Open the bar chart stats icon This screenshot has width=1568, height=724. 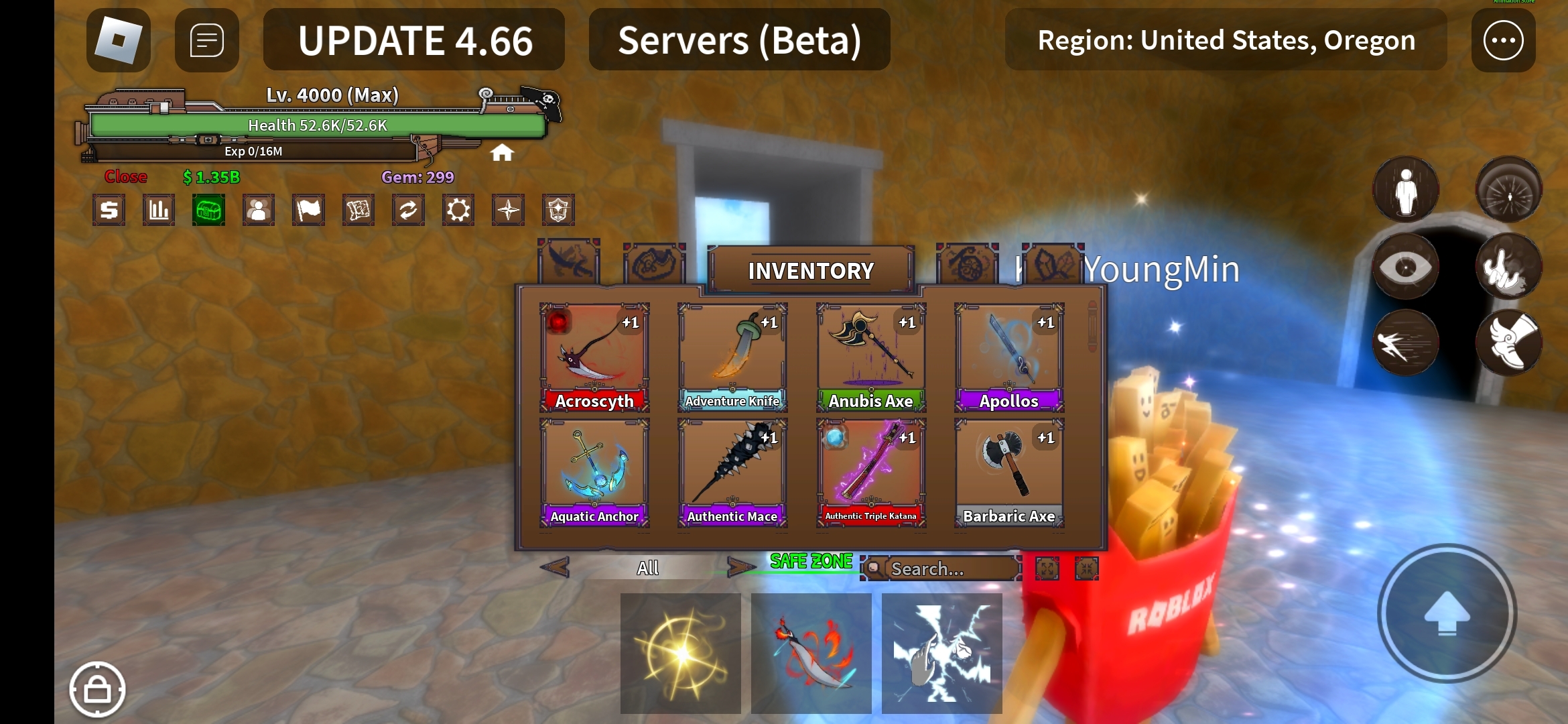(159, 210)
